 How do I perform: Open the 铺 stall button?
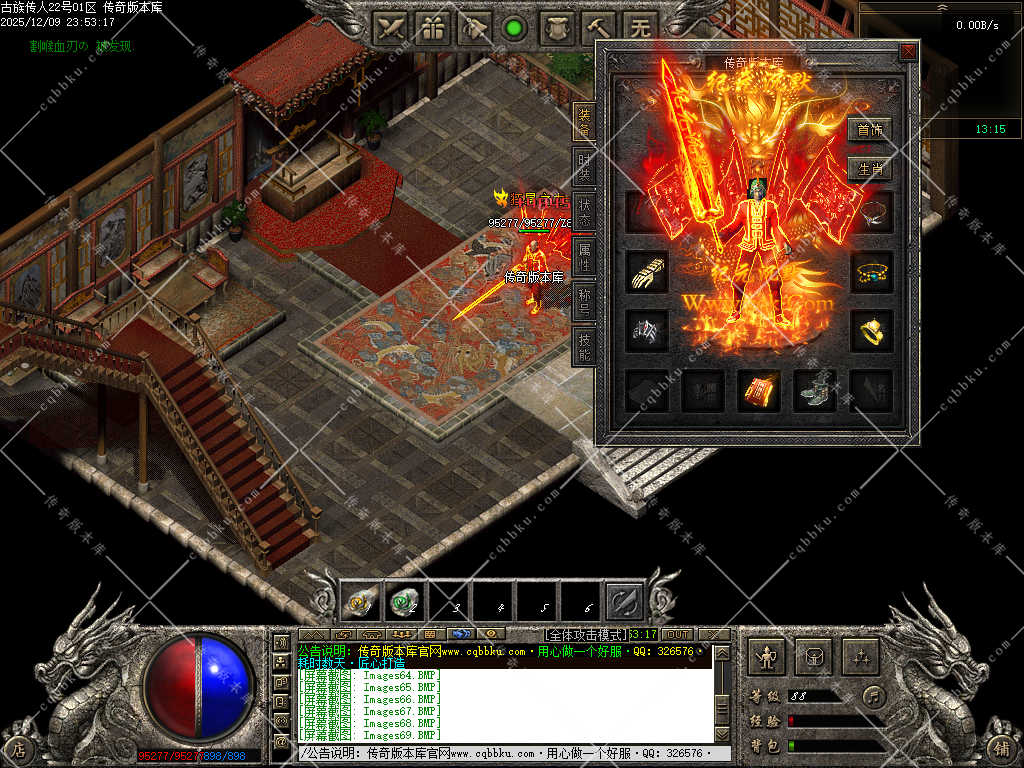click(x=1001, y=746)
